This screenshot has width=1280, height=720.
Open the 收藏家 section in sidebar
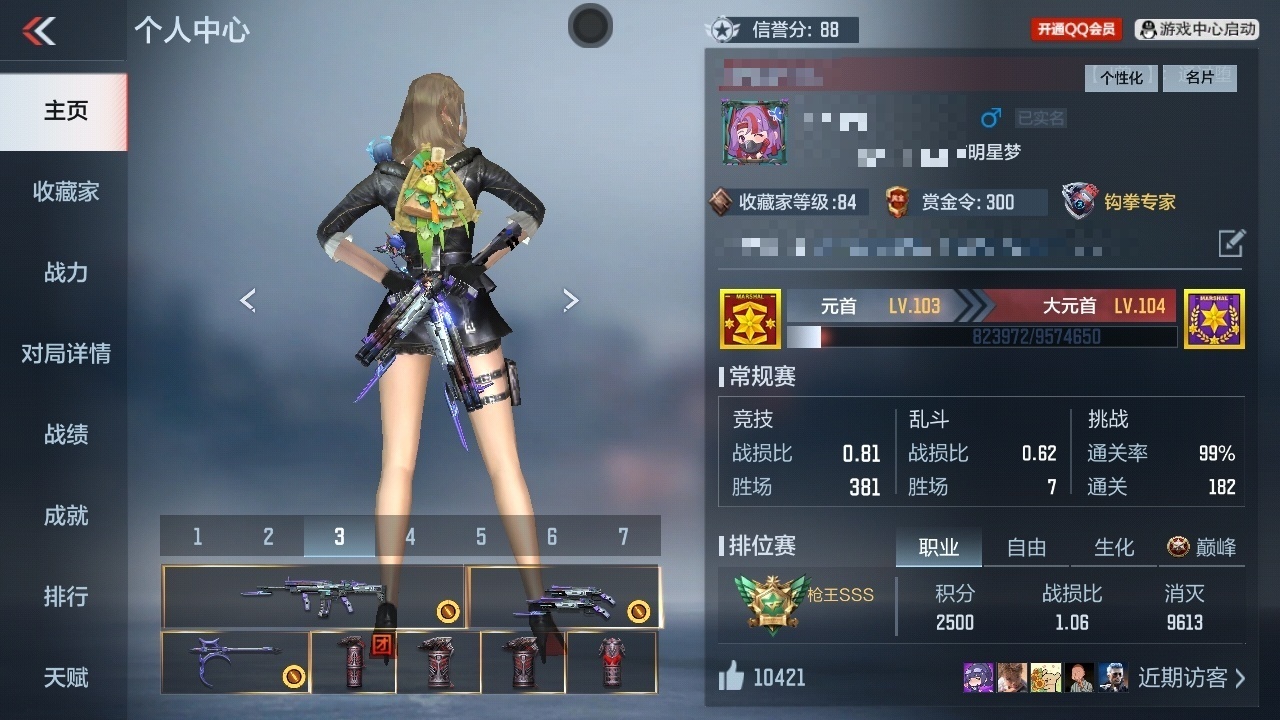point(65,191)
